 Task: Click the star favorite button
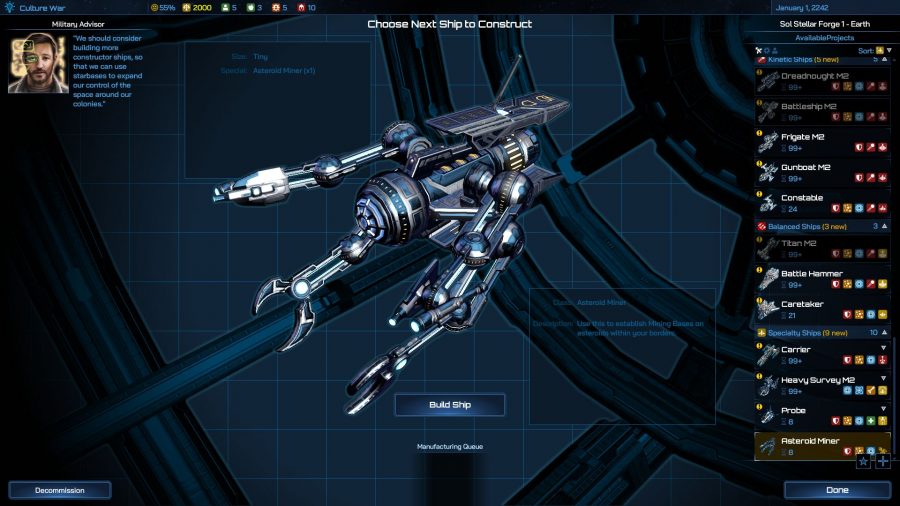[864, 461]
